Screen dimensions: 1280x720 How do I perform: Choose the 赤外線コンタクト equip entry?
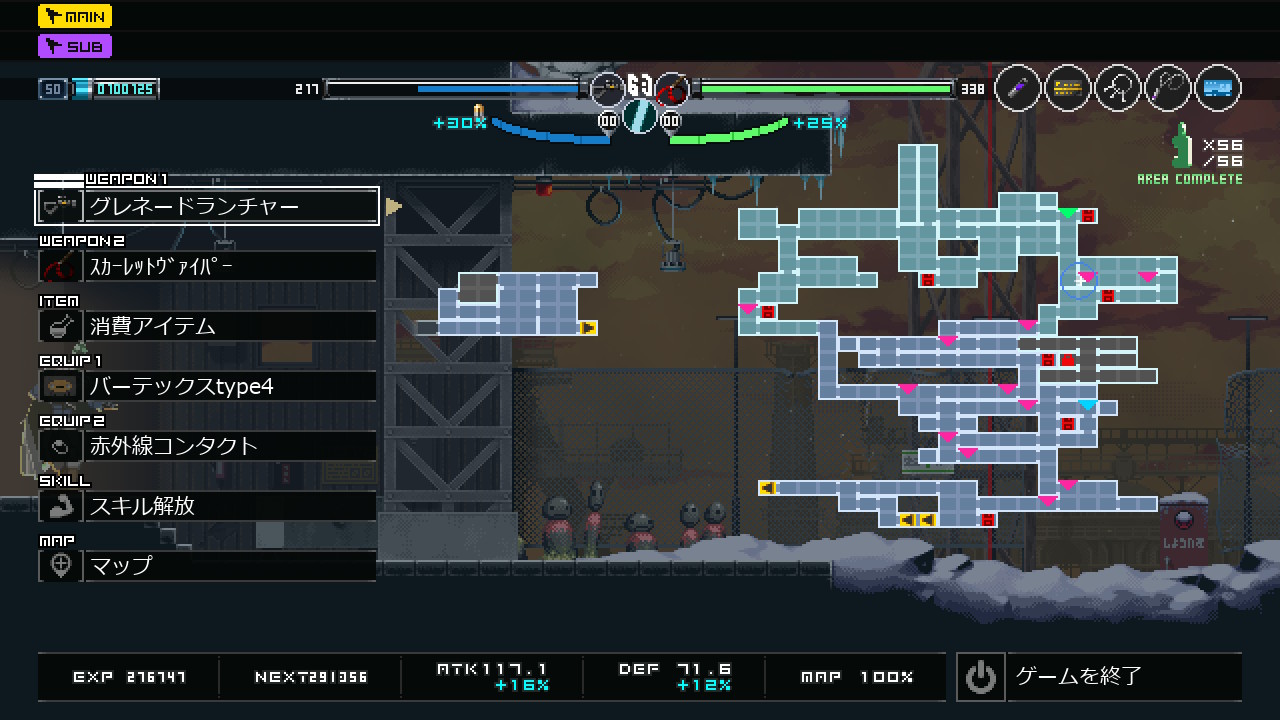[x=207, y=446]
